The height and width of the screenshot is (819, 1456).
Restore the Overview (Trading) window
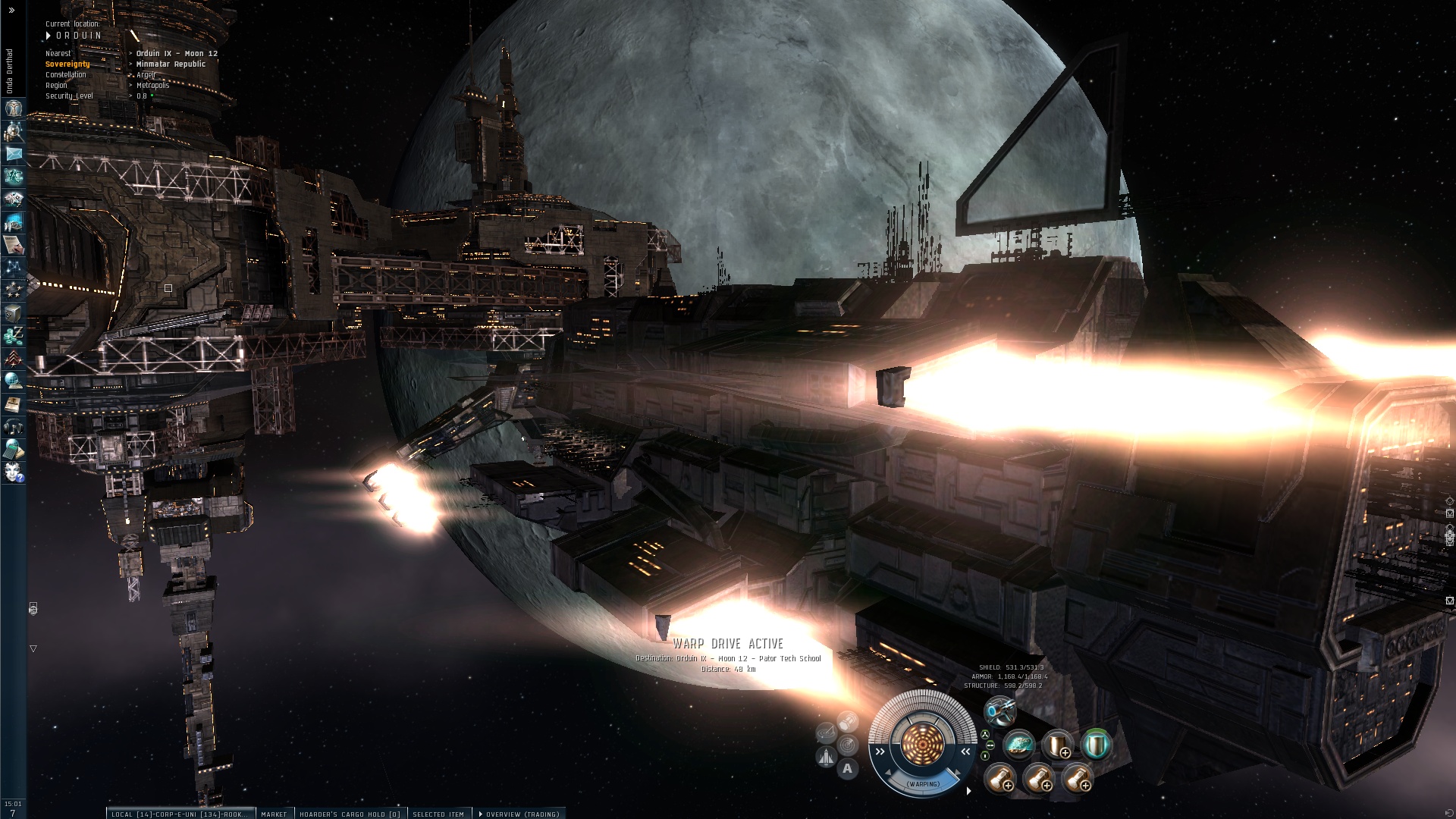[519, 814]
